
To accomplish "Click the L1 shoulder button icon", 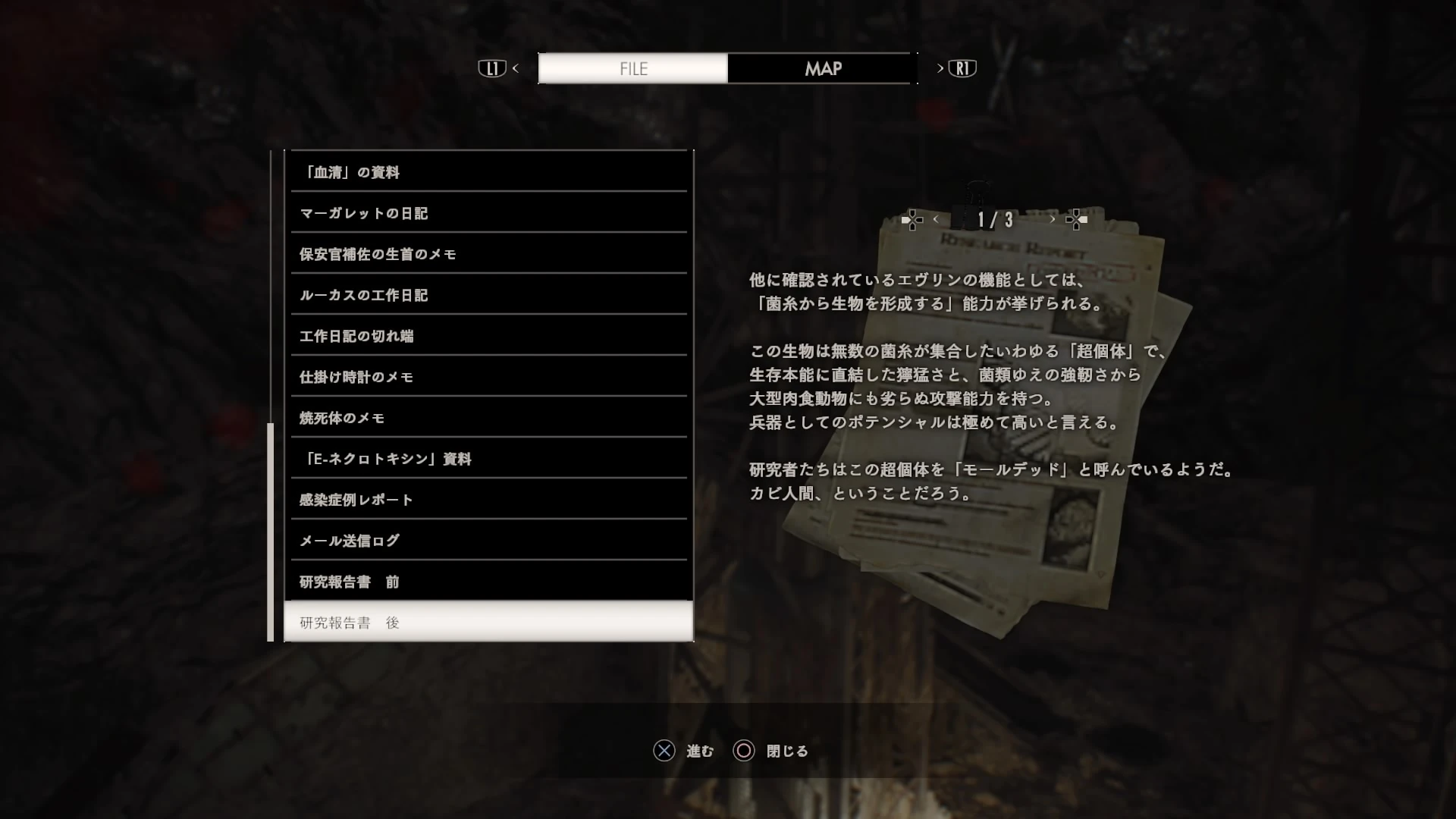I will [x=492, y=67].
